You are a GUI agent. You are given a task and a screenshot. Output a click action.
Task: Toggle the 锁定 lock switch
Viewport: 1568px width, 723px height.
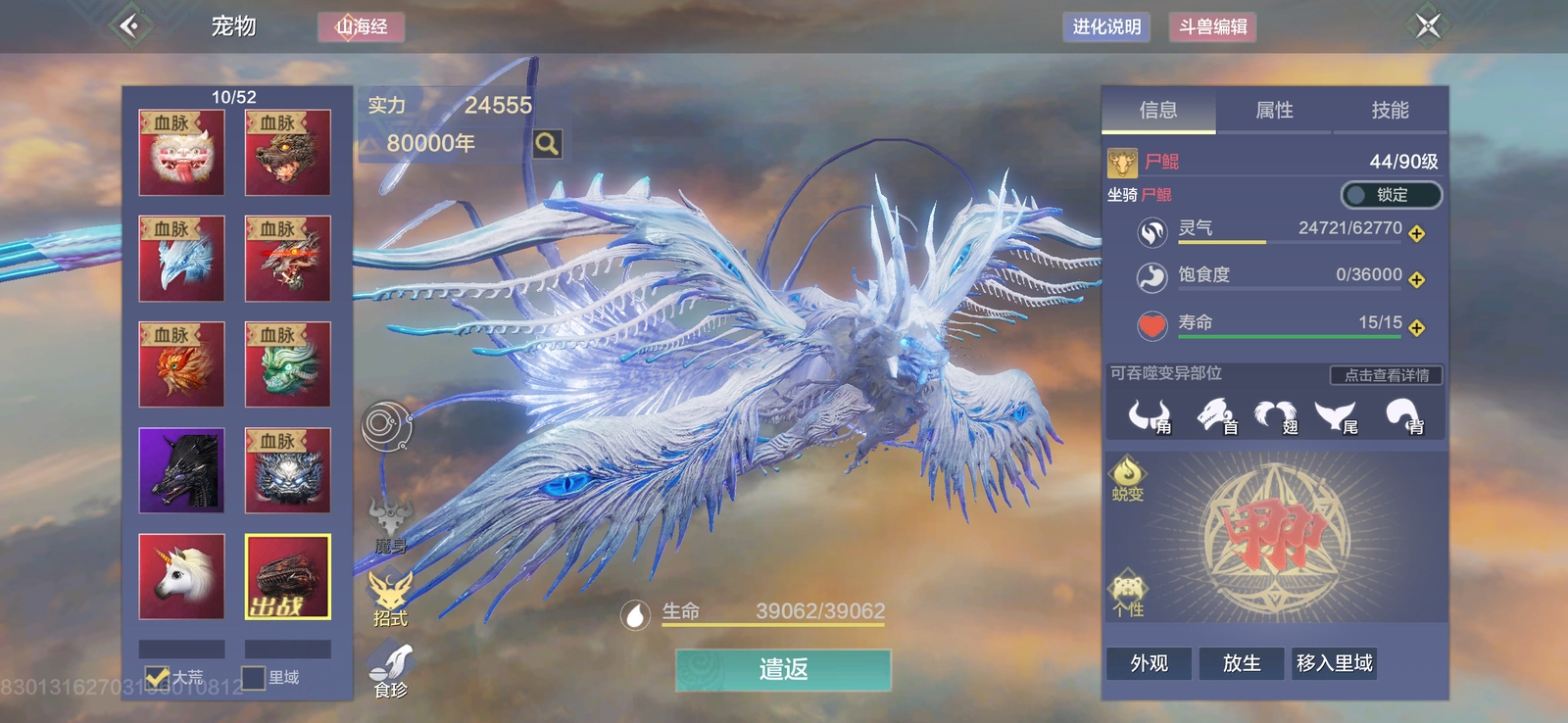click(1391, 195)
